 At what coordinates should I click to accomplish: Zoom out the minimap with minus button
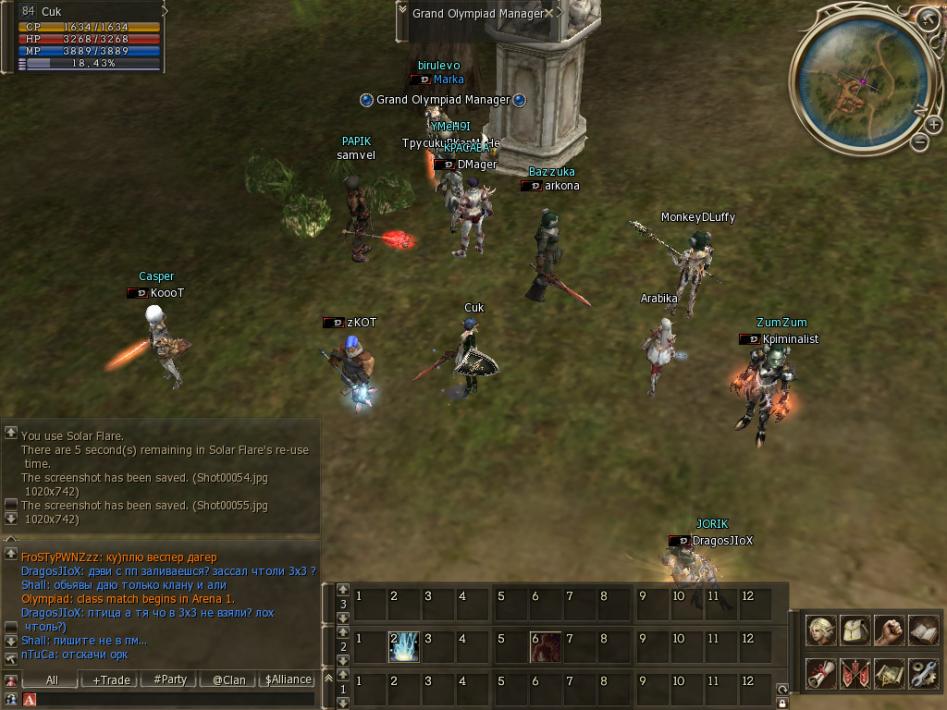[x=920, y=142]
